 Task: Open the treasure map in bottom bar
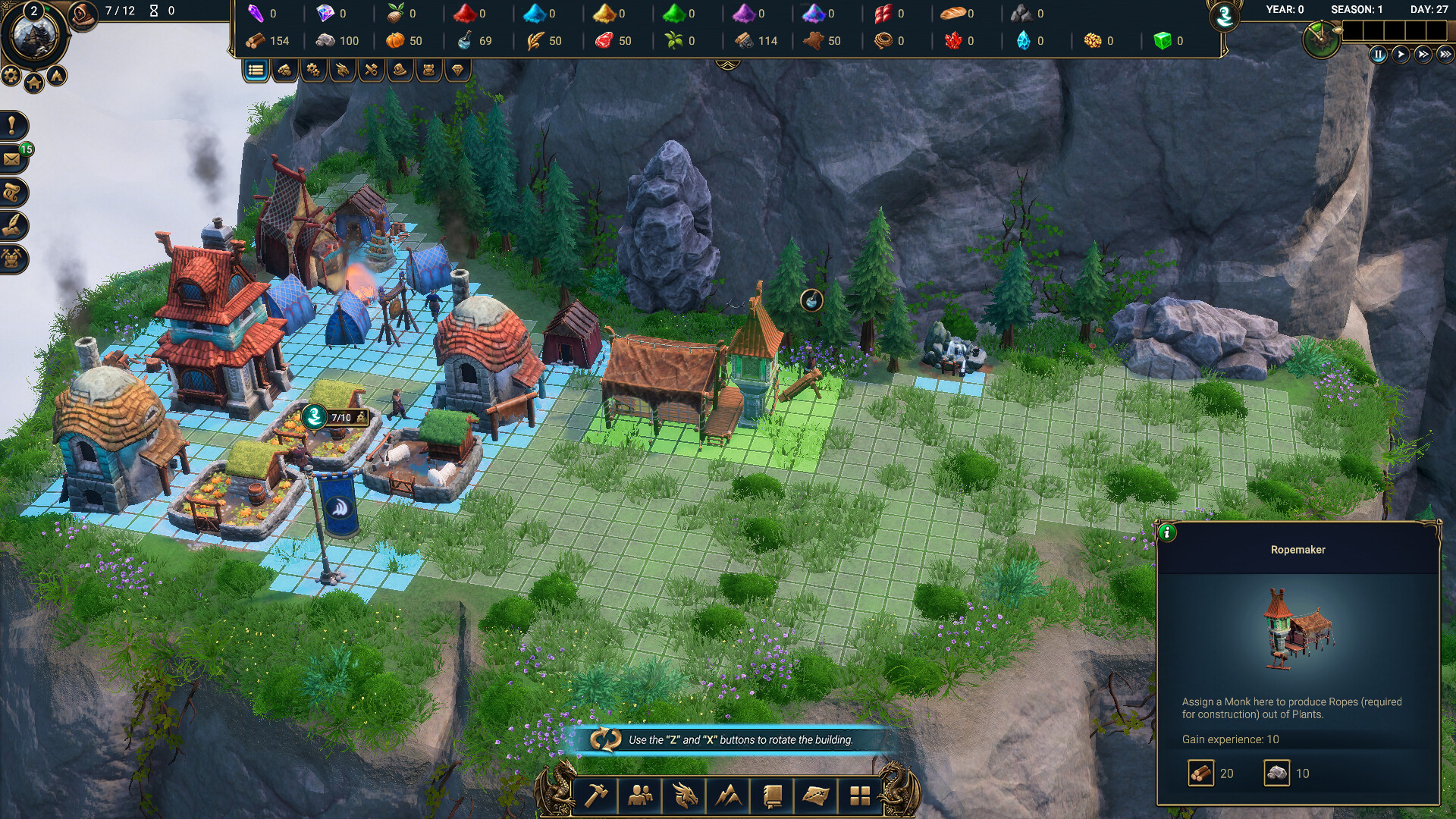(816, 795)
